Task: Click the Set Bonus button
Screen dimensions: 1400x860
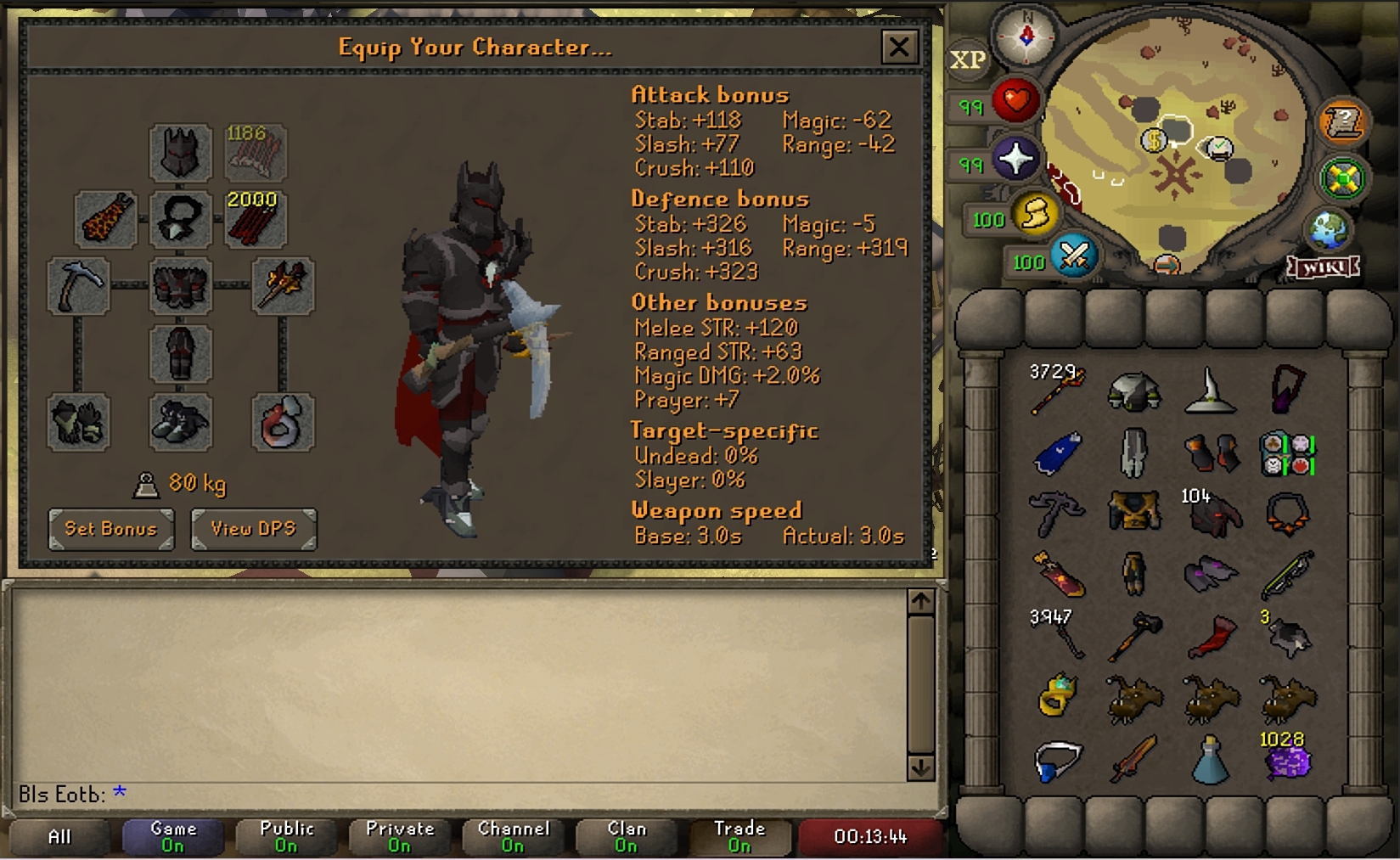Action: (x=110, y=529)
